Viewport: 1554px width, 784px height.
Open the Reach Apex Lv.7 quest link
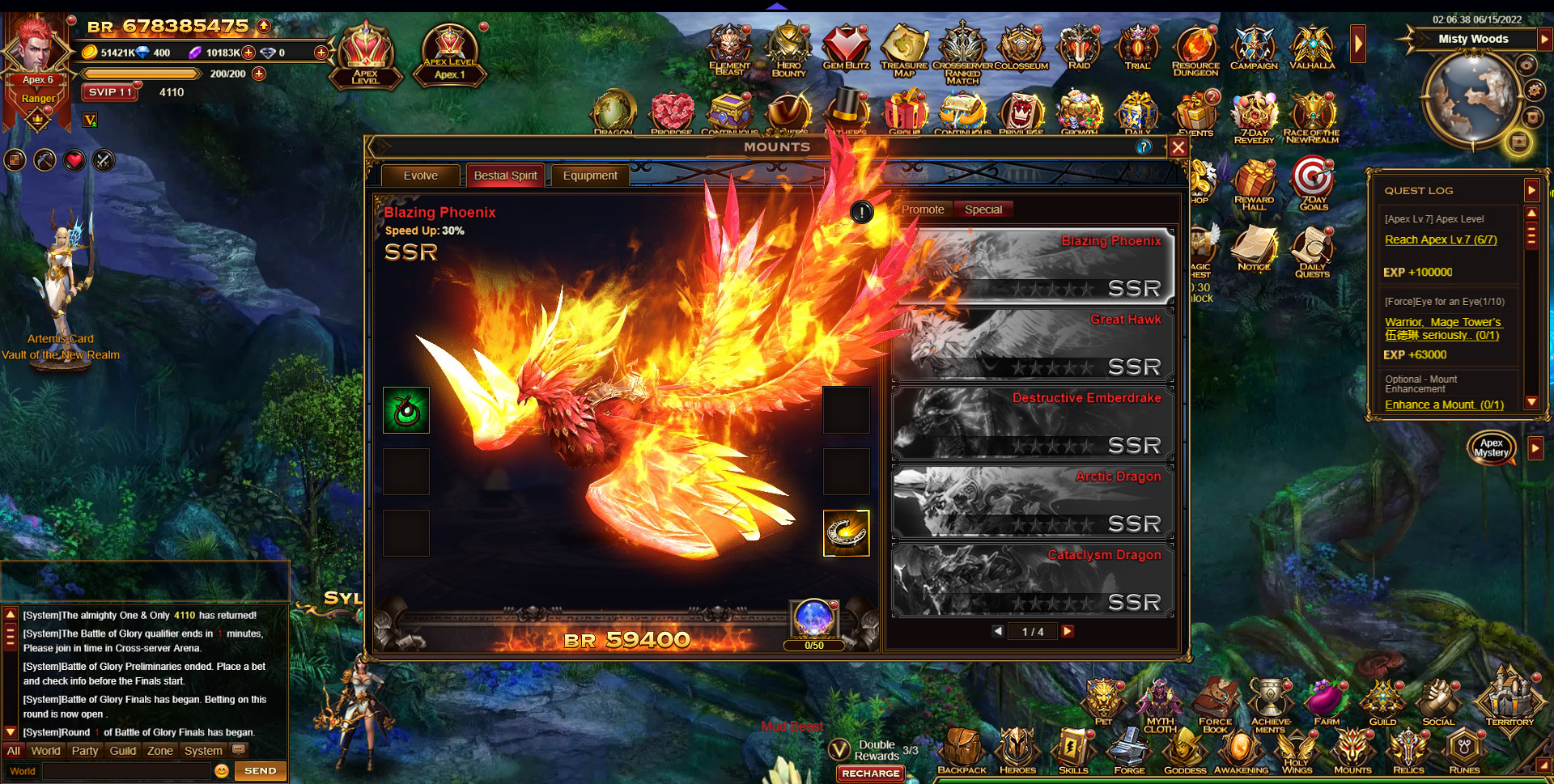click(x=1440, y=239)
